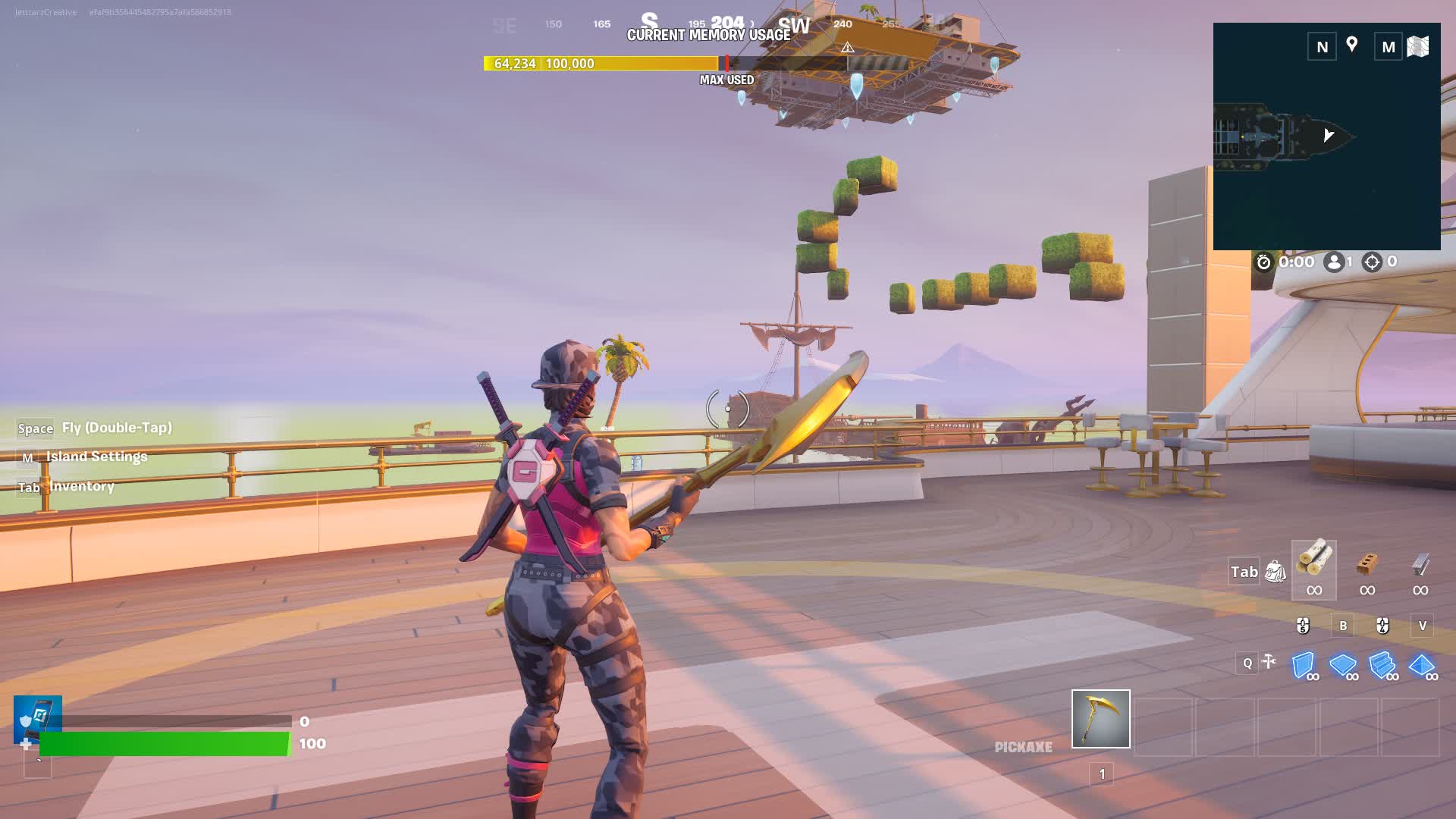1456x819 pixels.
Task: Click the harvesting tool icon beside Q
Action: click(x=1268, y=662)
